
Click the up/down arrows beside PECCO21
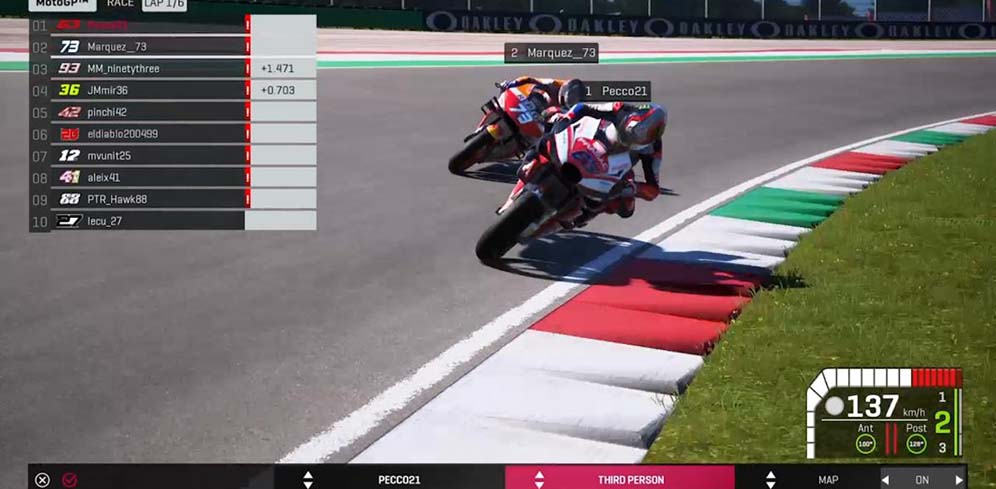[x=308, y=480]
